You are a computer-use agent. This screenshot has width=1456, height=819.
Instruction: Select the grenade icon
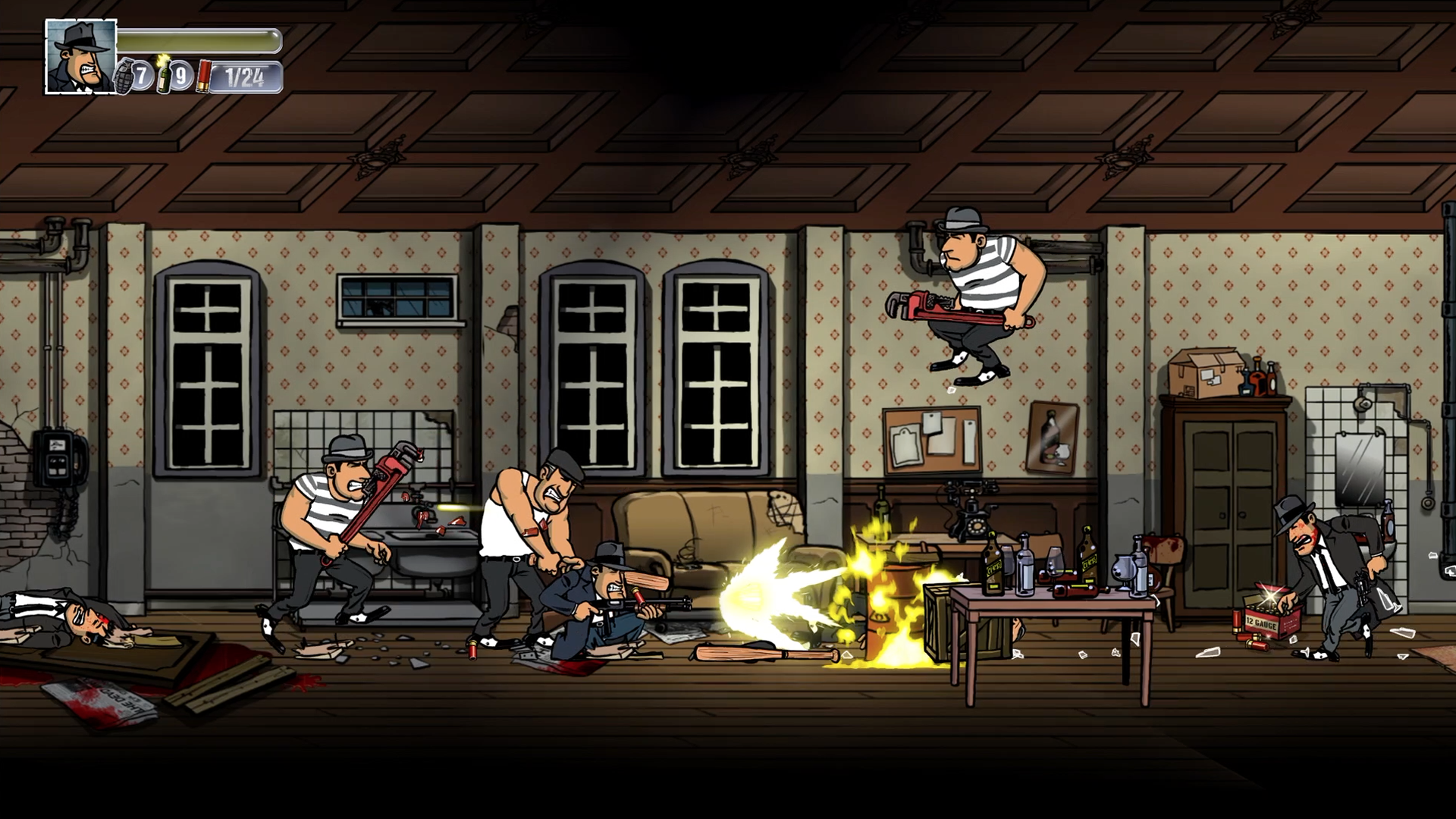124,76
